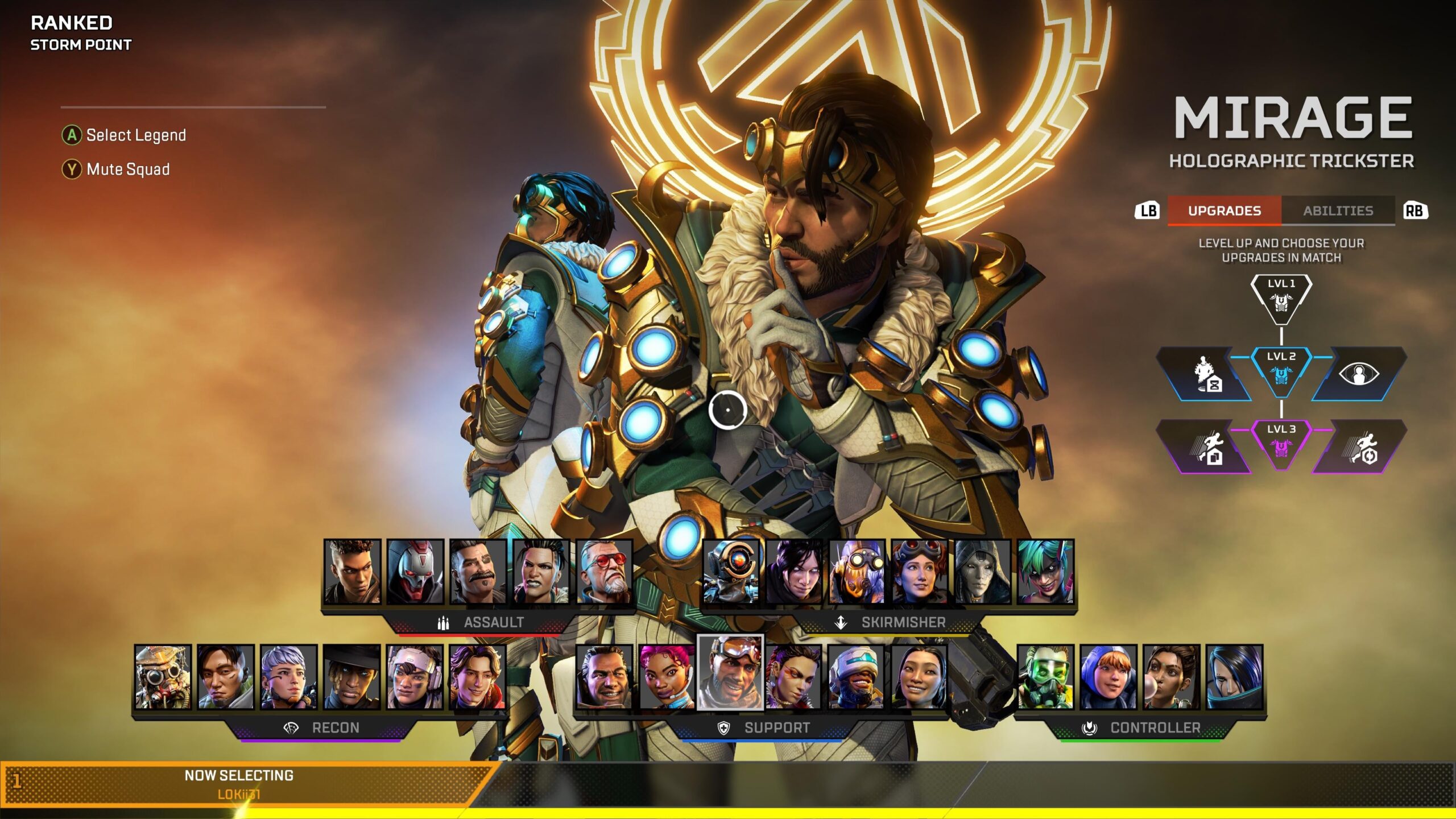Switch to the Abilities tab

pyautogui.click(x=1338, y=211)
